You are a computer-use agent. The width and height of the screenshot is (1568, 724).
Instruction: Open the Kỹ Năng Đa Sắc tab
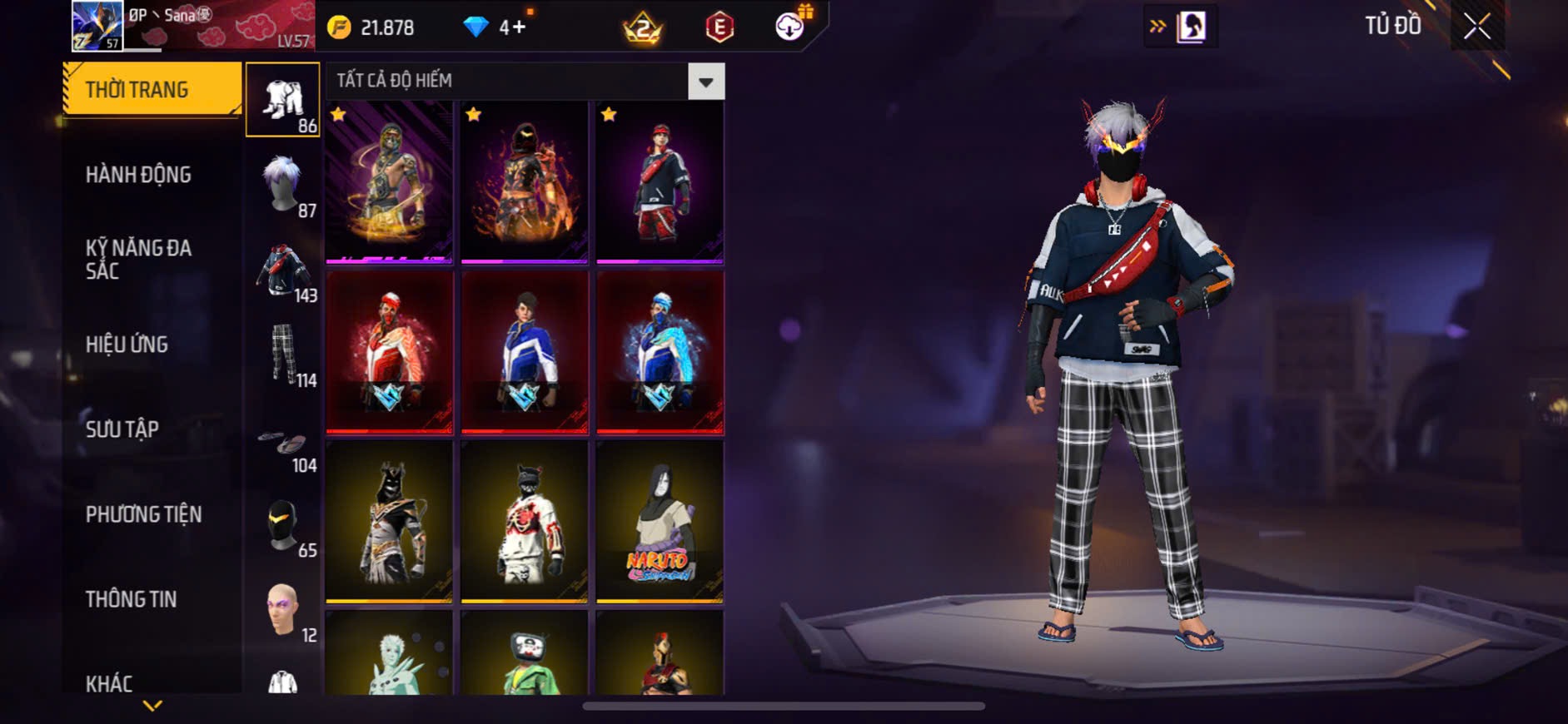(139, 259)
